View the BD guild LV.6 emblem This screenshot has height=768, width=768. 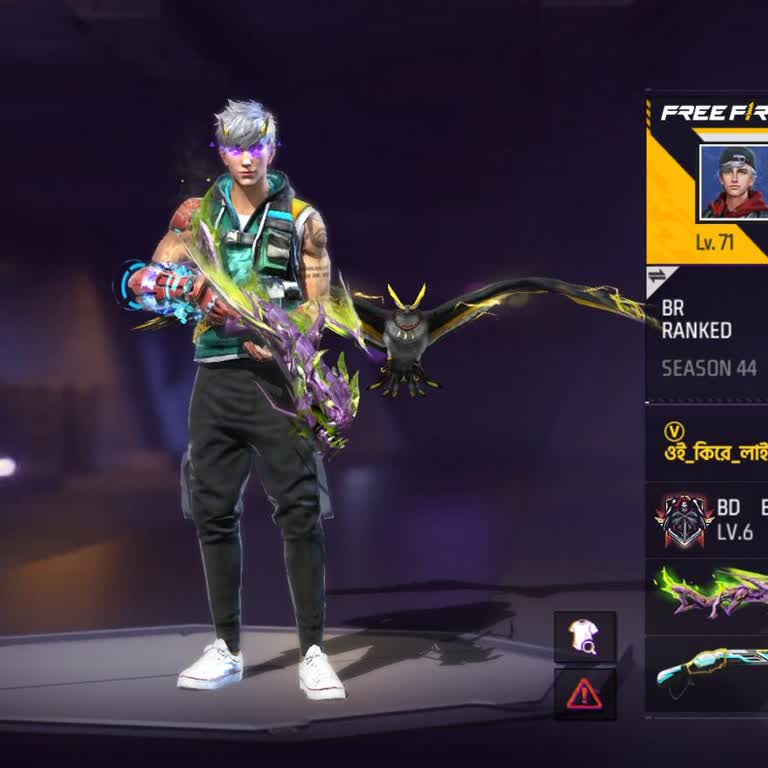[x=685, y=520]
